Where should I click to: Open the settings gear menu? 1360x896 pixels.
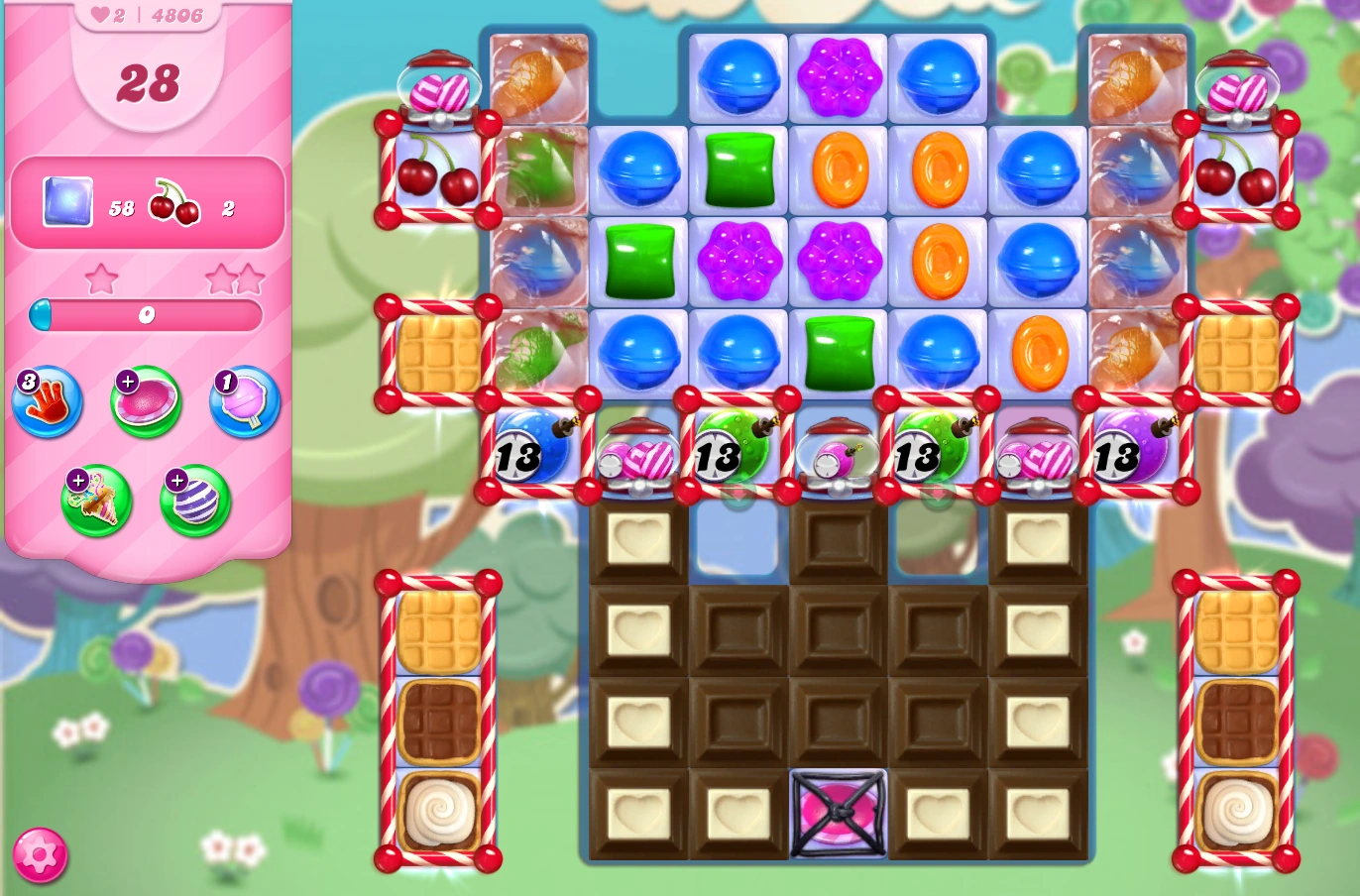[38, 853]
